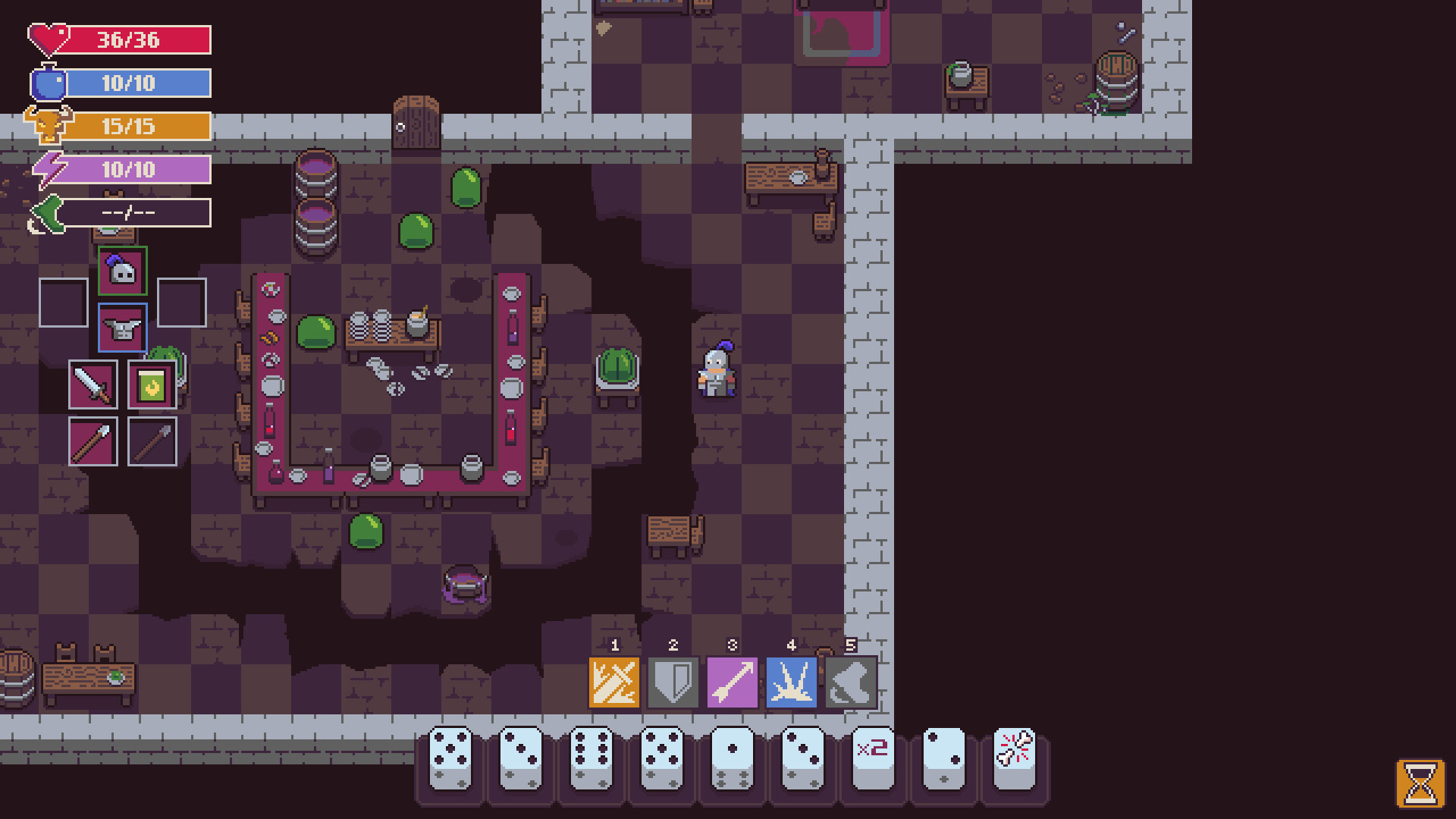Click the empty equipment slot left of the helmet
1456x819 pixels.
63,302
